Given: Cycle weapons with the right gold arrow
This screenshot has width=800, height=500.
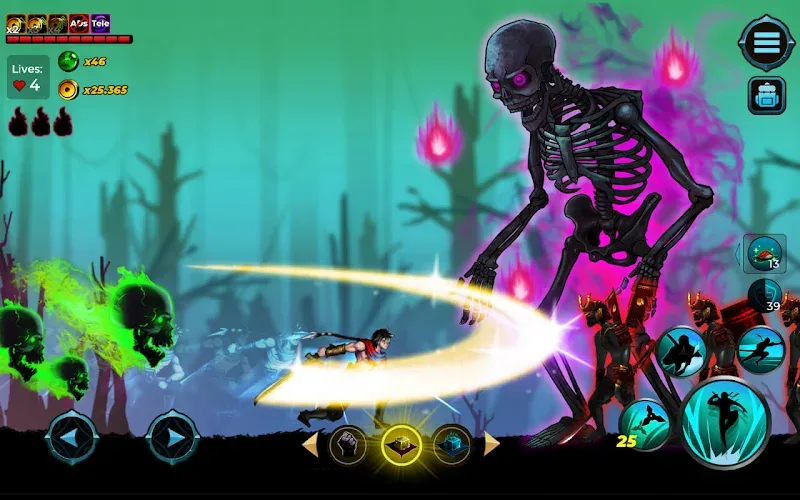Looking at the screenshot, I should [491, 443].
